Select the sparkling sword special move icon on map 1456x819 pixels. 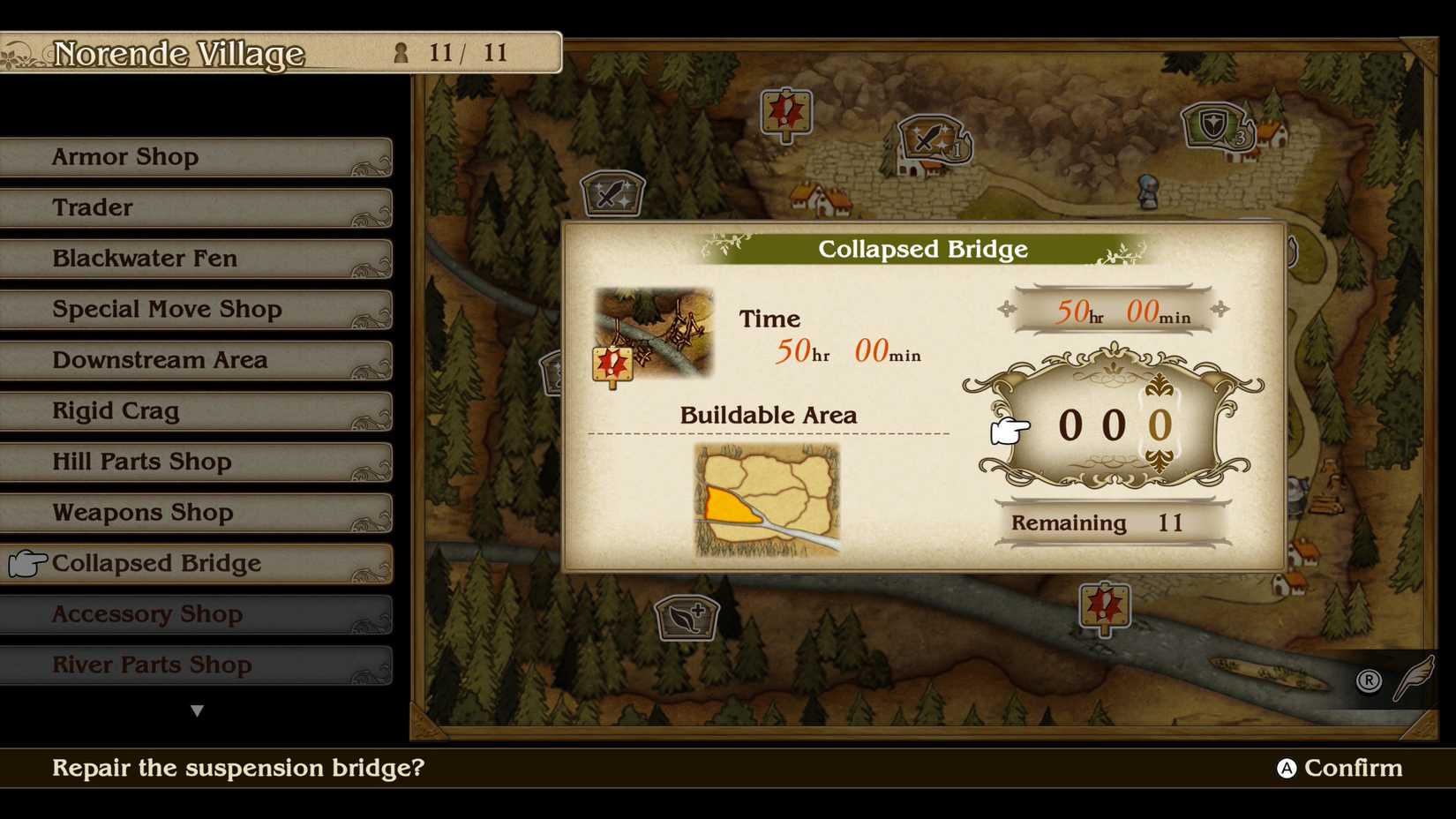click(x=612, y=193)
